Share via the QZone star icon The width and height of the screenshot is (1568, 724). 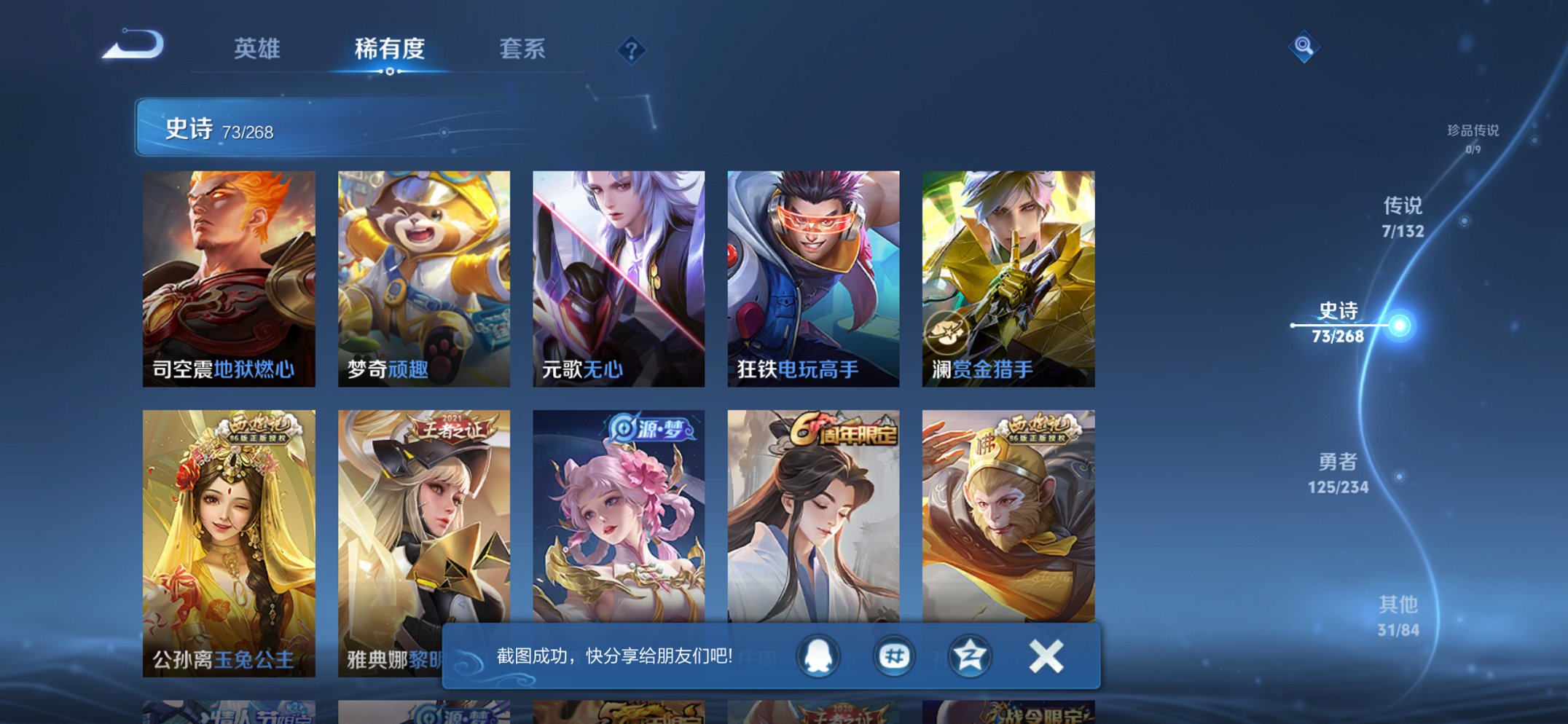click(x=971, y=656)
